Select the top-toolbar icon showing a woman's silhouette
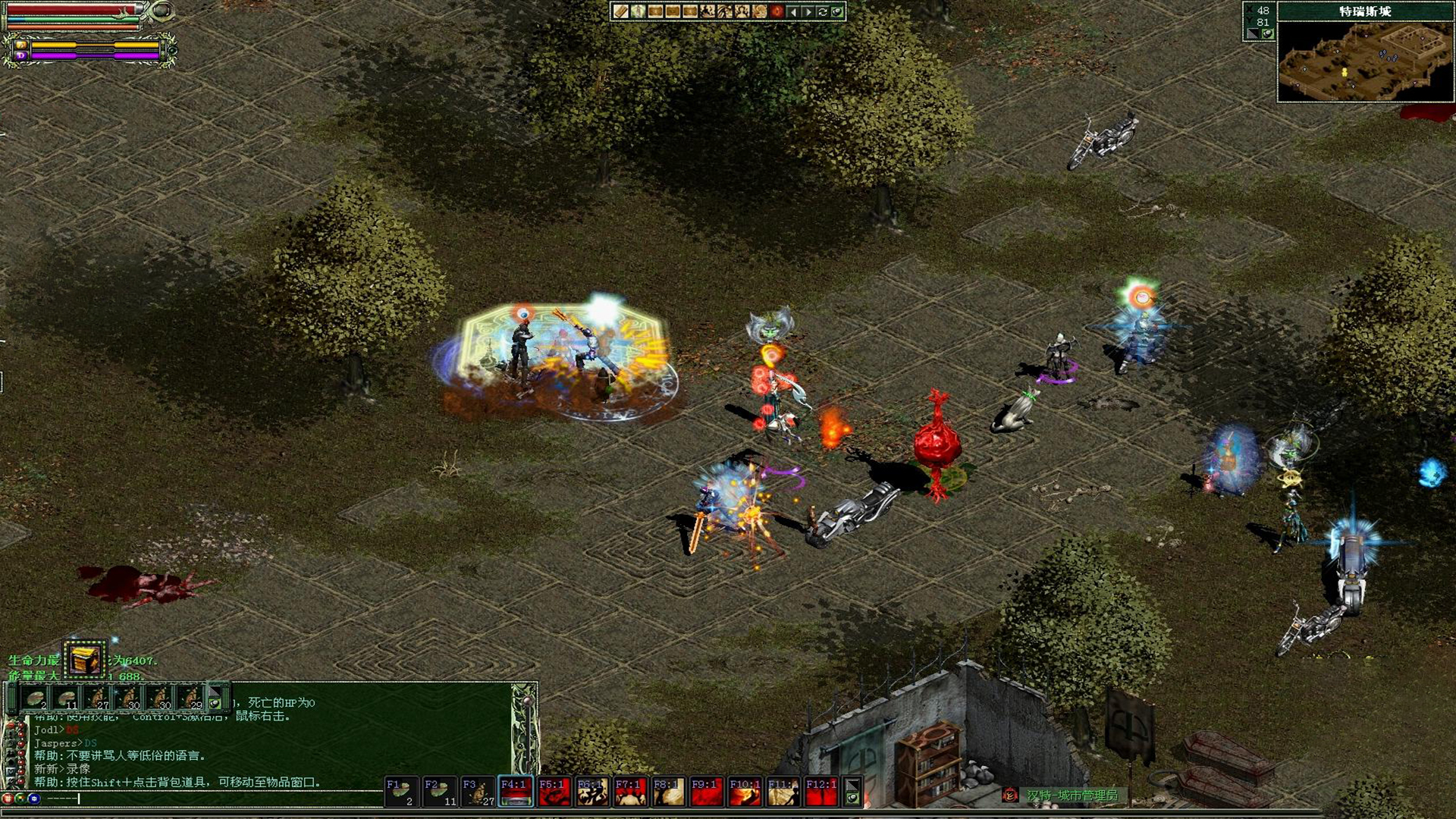Viewport: 1456px width, 819px height. [742, 11]
